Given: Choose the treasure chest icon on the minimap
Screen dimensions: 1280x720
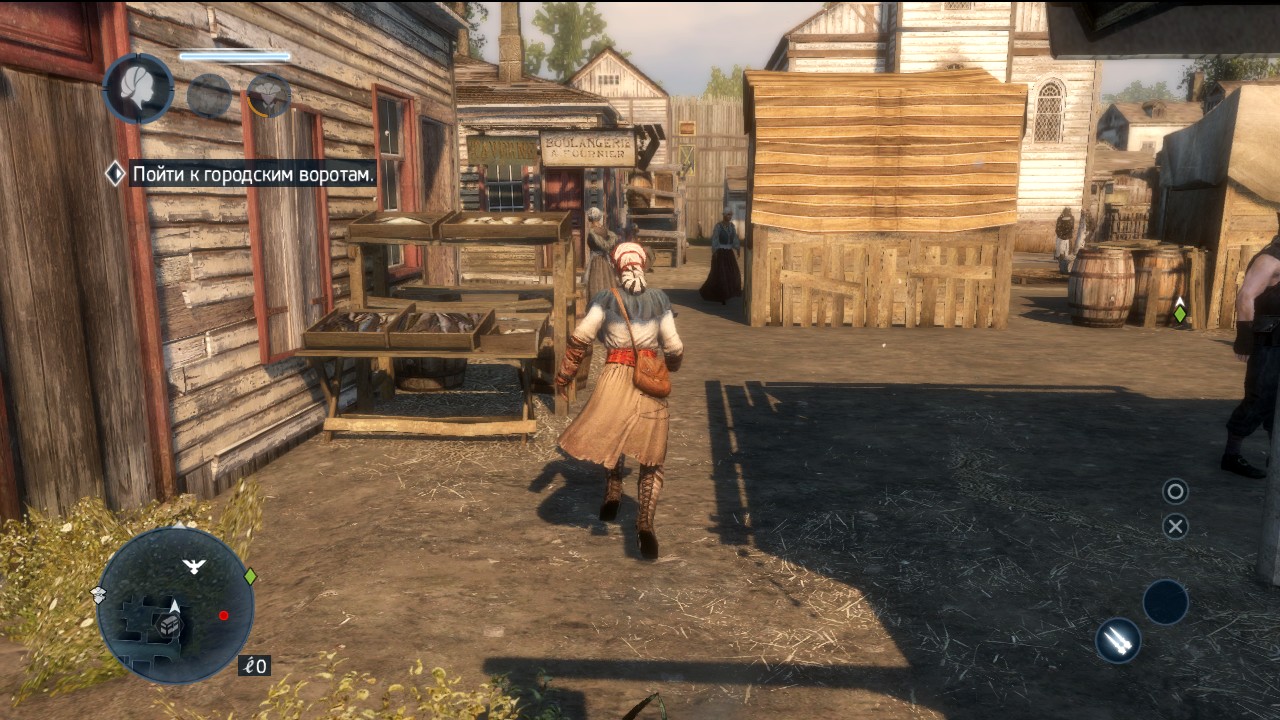Looking at the screenshot, I should (x=170, y=626).
